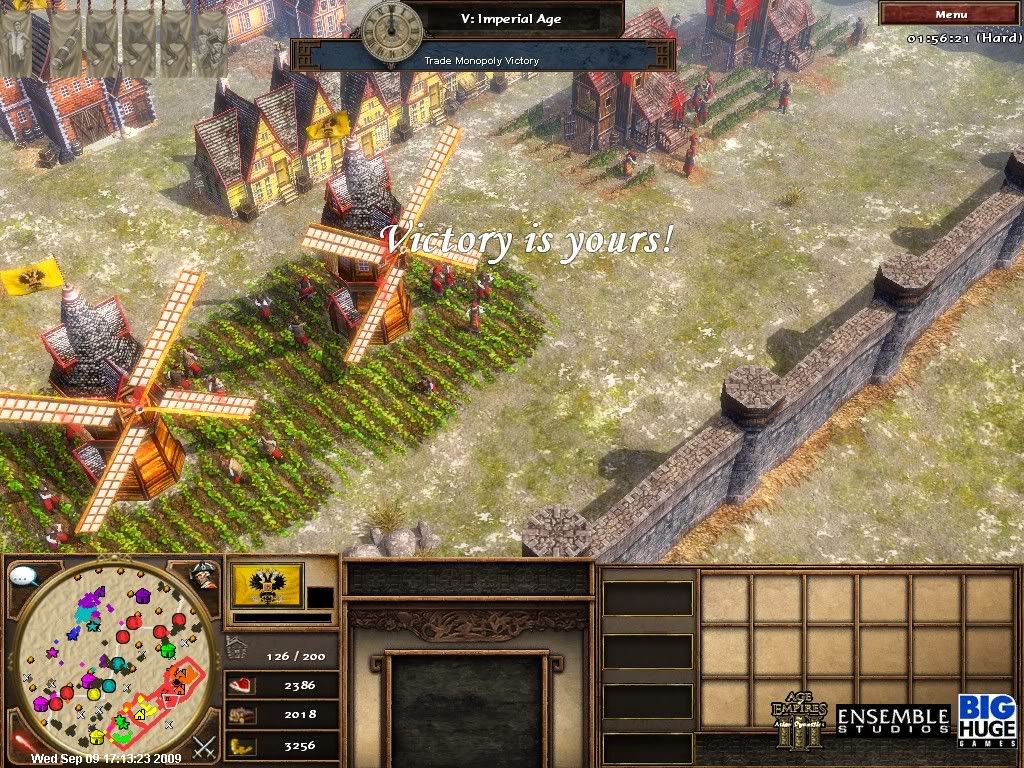1024x768 pixels.
Task: Click the food meat resource icon
Action: [243, 686]
